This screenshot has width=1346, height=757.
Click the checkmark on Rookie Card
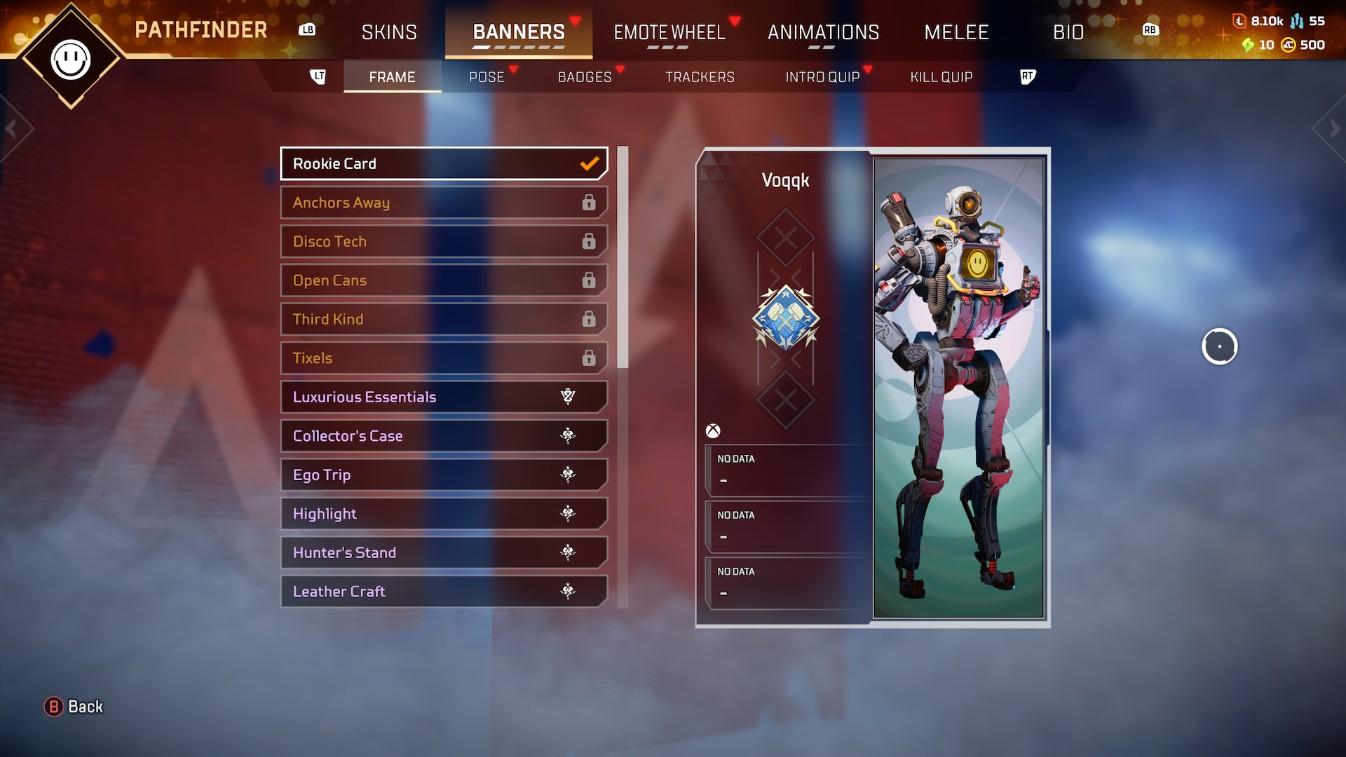click(589, 163)
